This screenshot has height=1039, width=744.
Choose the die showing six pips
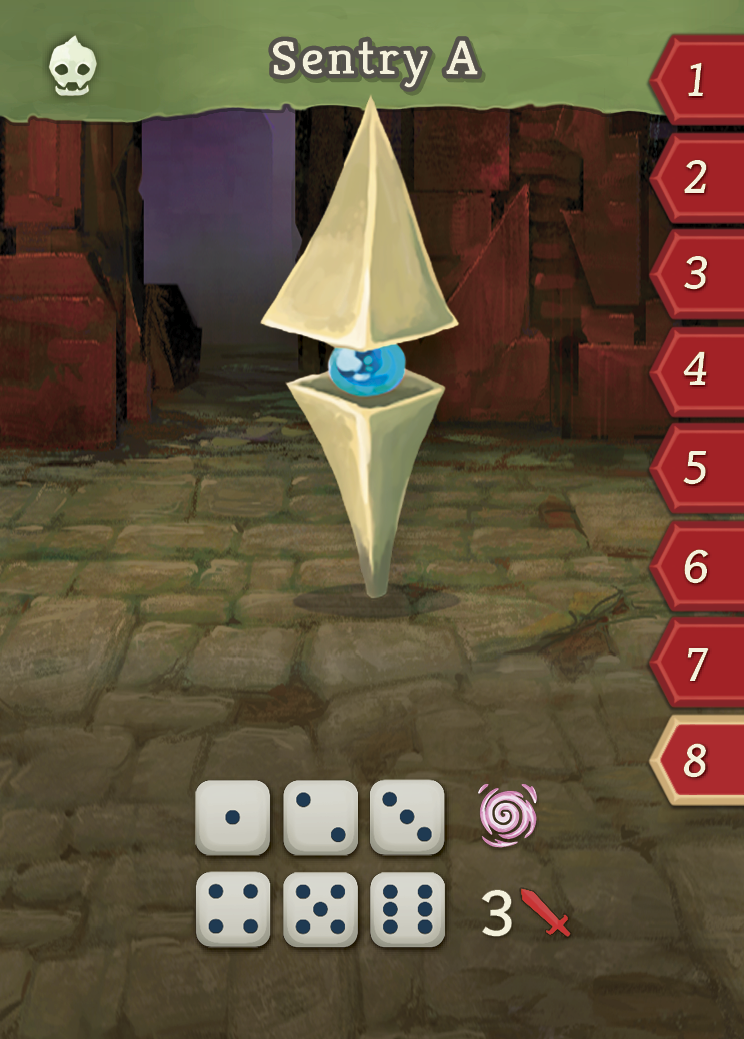click(x=407, y=909)
